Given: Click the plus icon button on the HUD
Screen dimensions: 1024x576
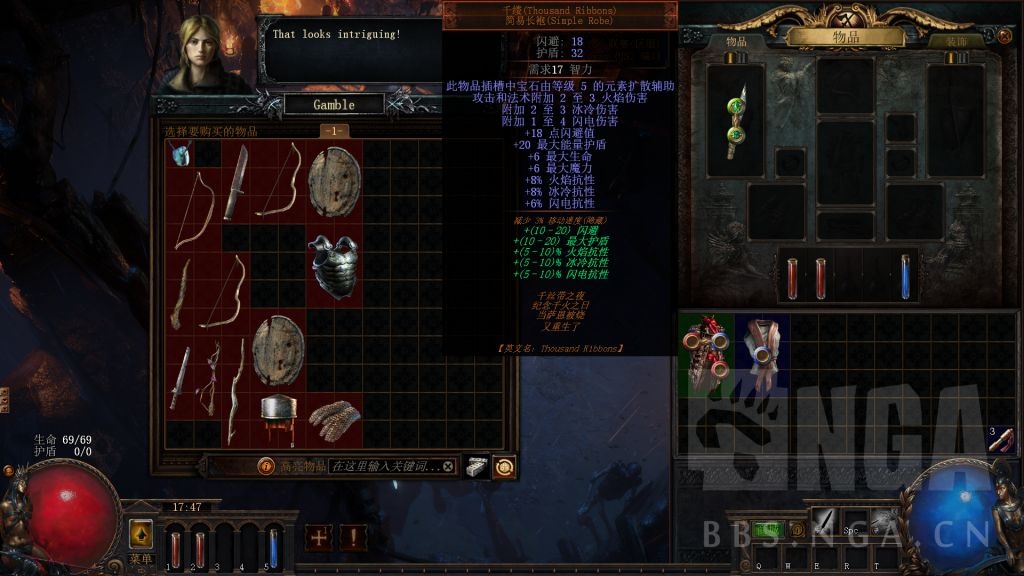Looking at the screenshot, I should pyautogui.click(x=319, y=537).
